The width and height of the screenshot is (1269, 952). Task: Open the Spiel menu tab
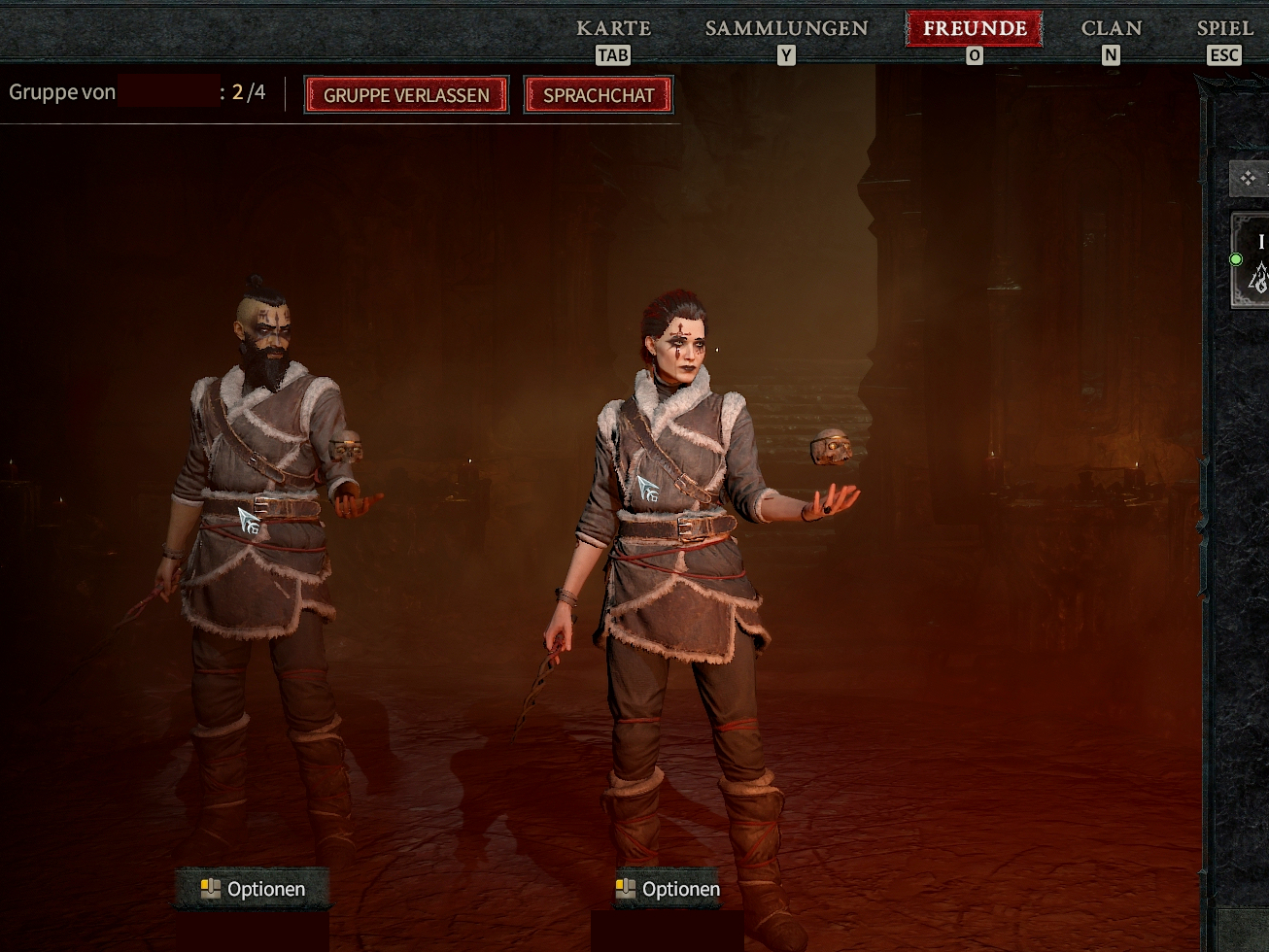1224,28
